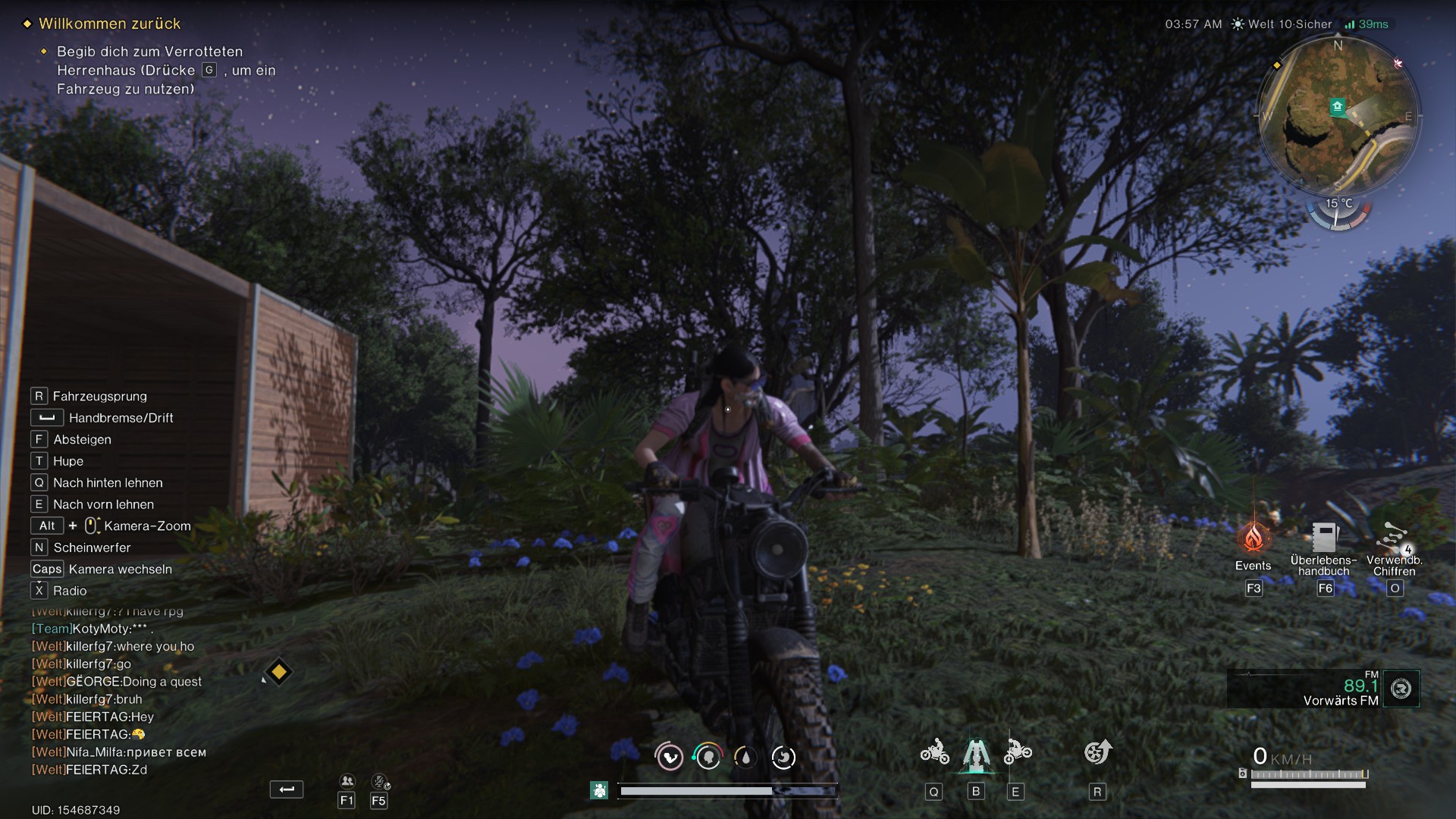Click the Willkommen zurück quest tracker
The height and width of the screenshot is (819, 1456).
click(110, 24)
